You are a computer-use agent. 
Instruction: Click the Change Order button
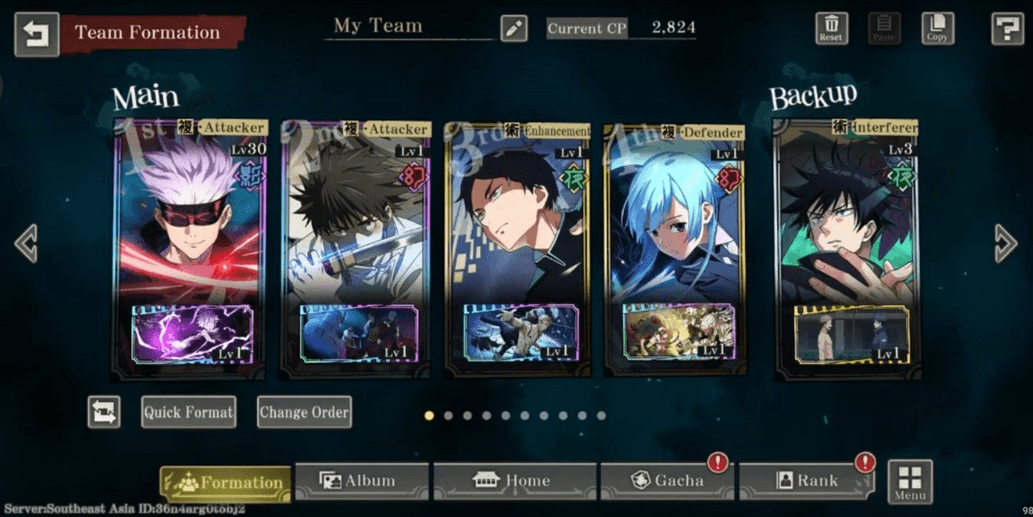[x=304, y=412]
